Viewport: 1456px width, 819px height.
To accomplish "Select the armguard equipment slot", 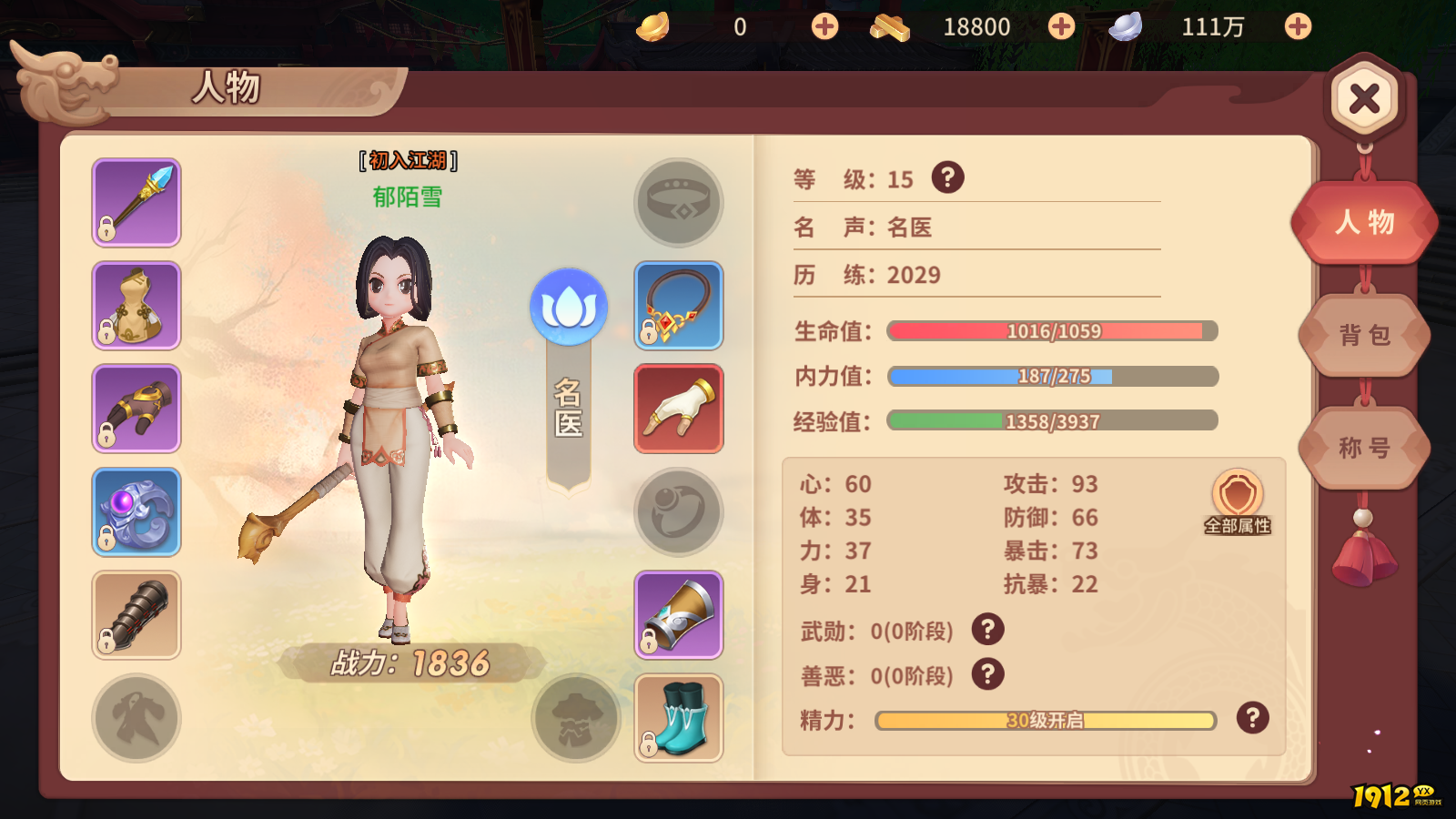I will (x=136, y=615).
